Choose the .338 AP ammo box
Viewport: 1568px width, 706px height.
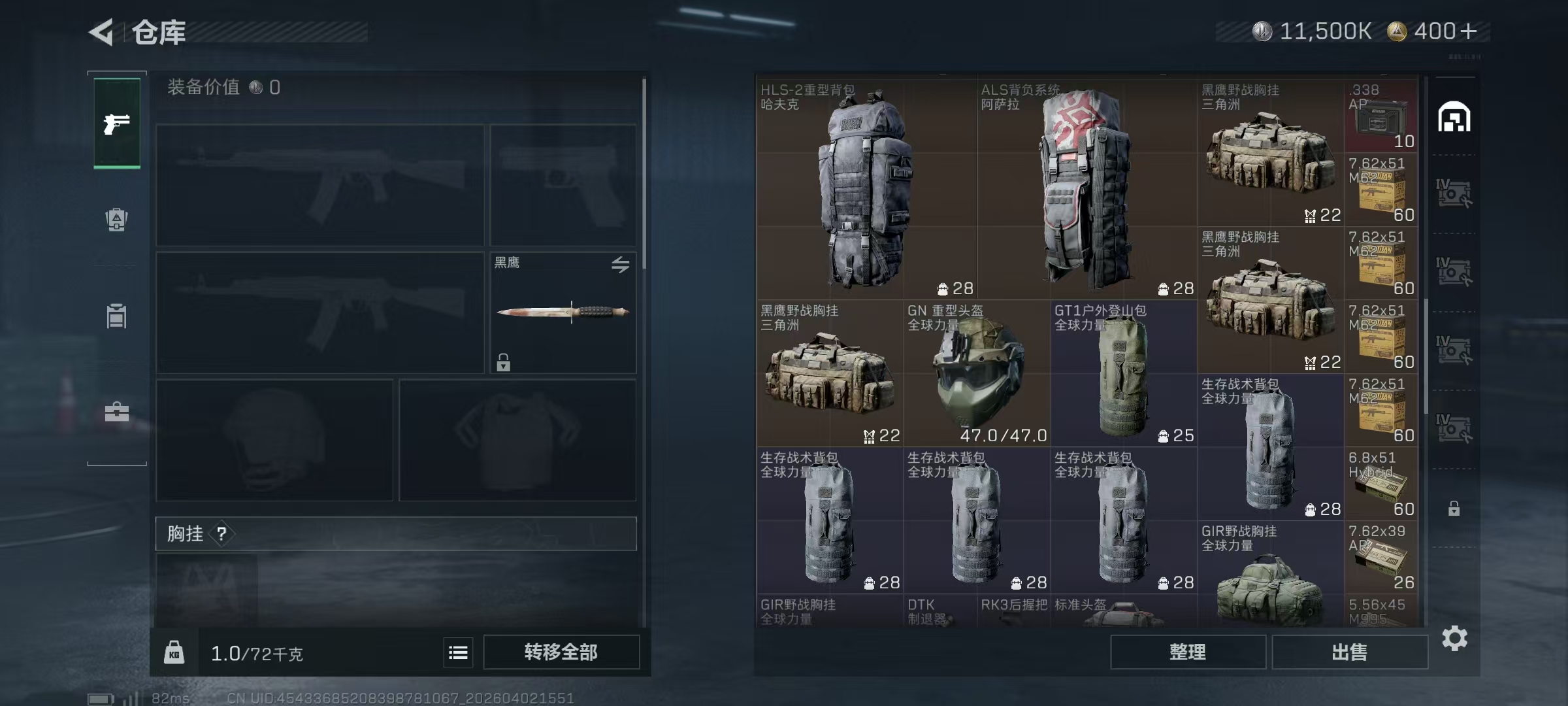click(1380, 116)
